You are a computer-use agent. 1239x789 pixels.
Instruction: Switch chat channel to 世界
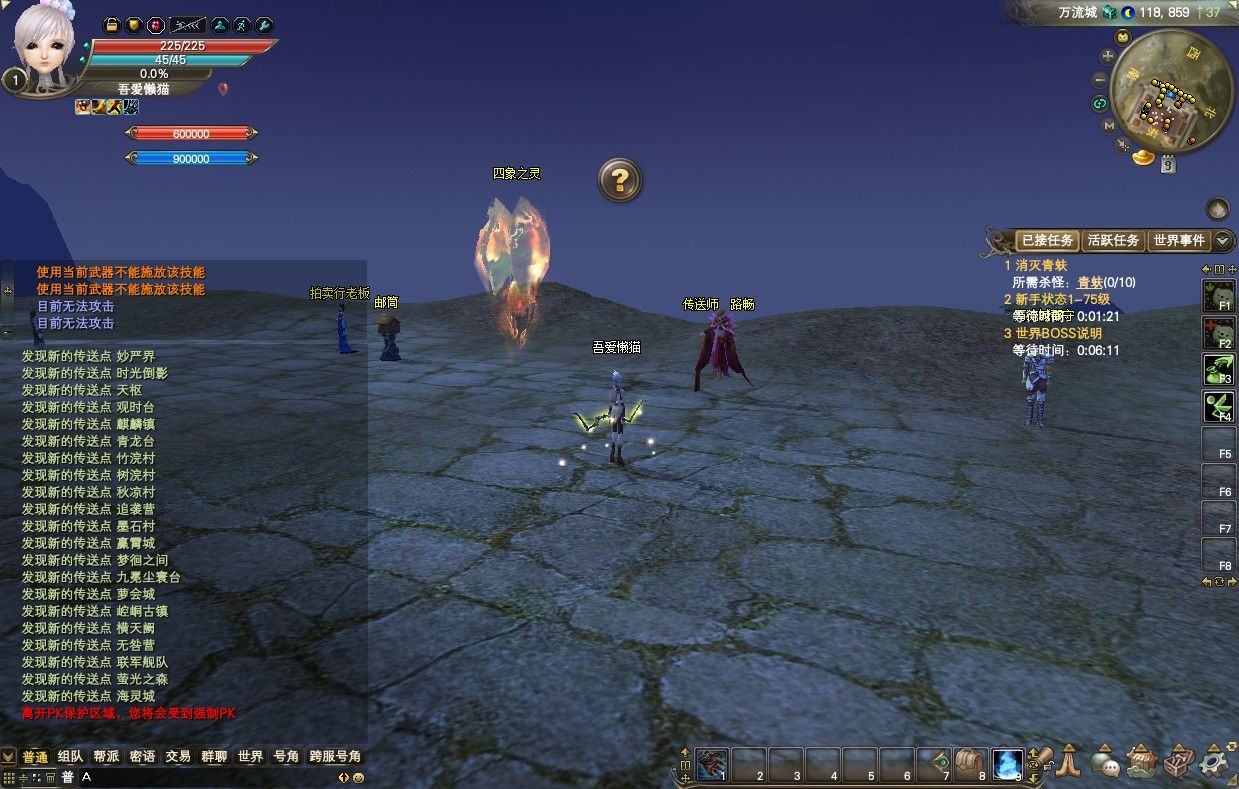point(250,757)
